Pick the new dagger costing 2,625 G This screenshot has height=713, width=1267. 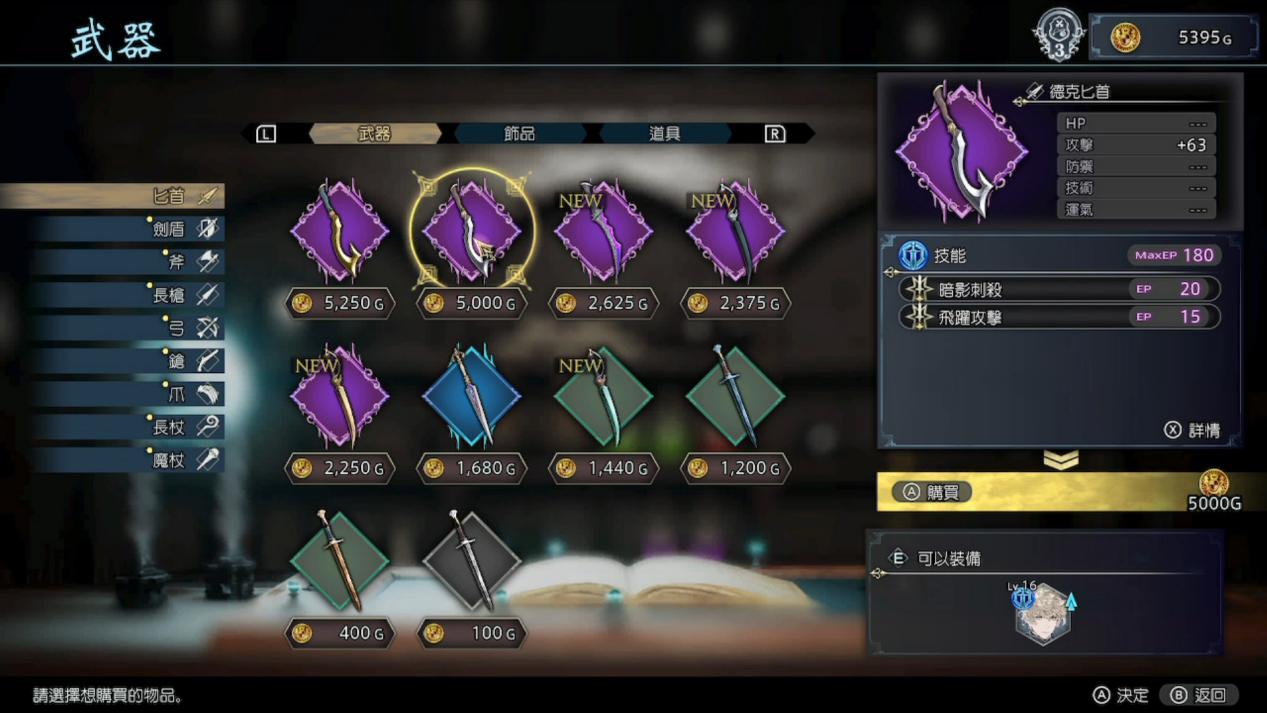(x=603, y=232)
